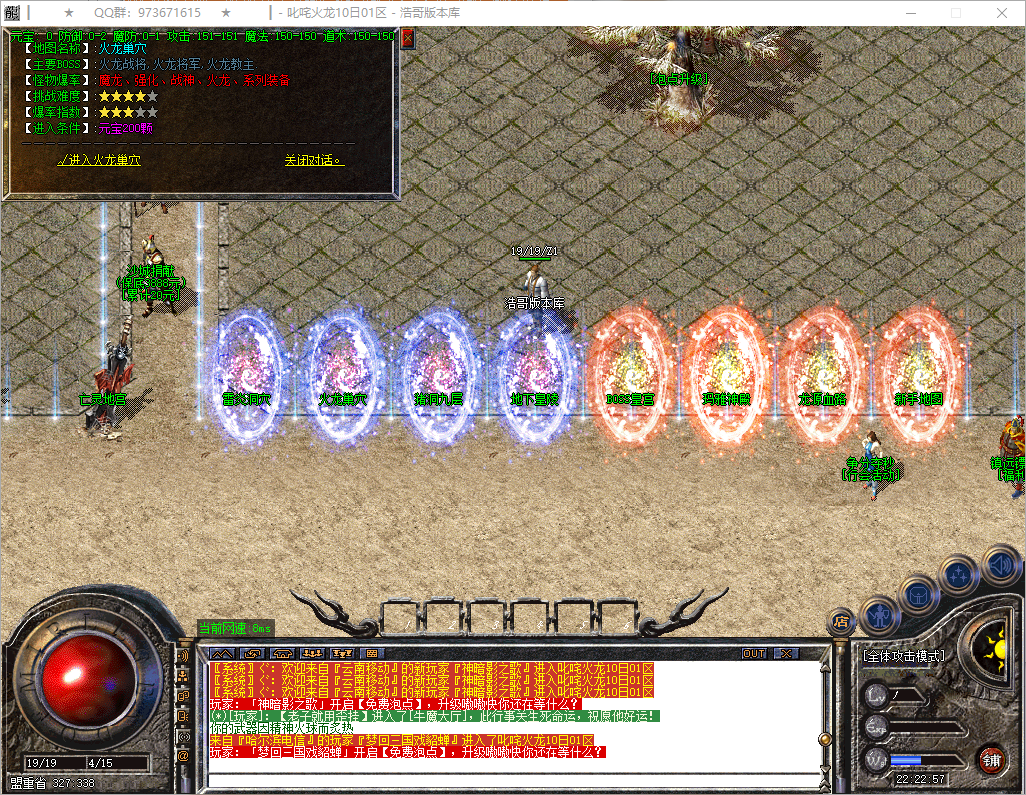Choose the 关闭对话 close-dialogue option

click(313, 160)
